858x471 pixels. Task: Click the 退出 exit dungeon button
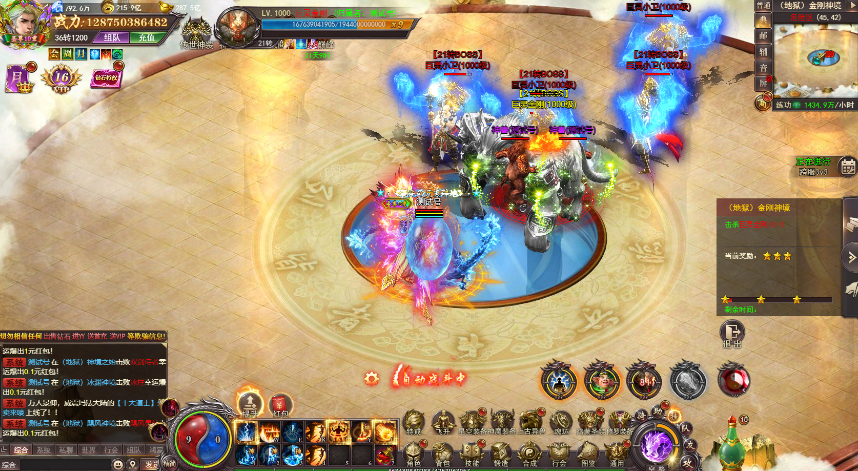pyautogui.click(x=732, y=334)
